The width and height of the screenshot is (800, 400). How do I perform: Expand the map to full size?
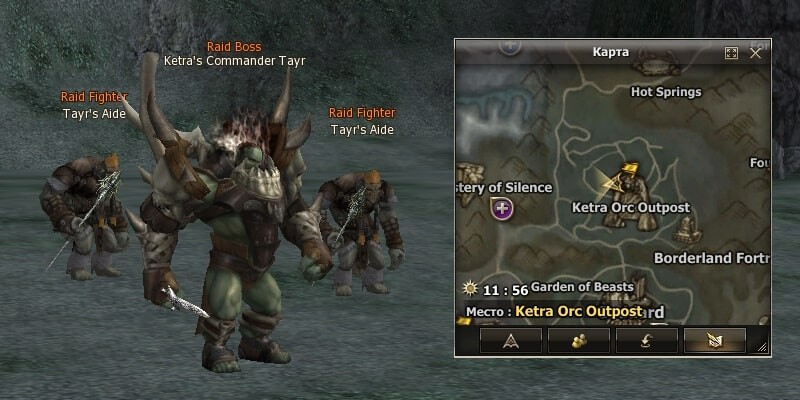731,53
